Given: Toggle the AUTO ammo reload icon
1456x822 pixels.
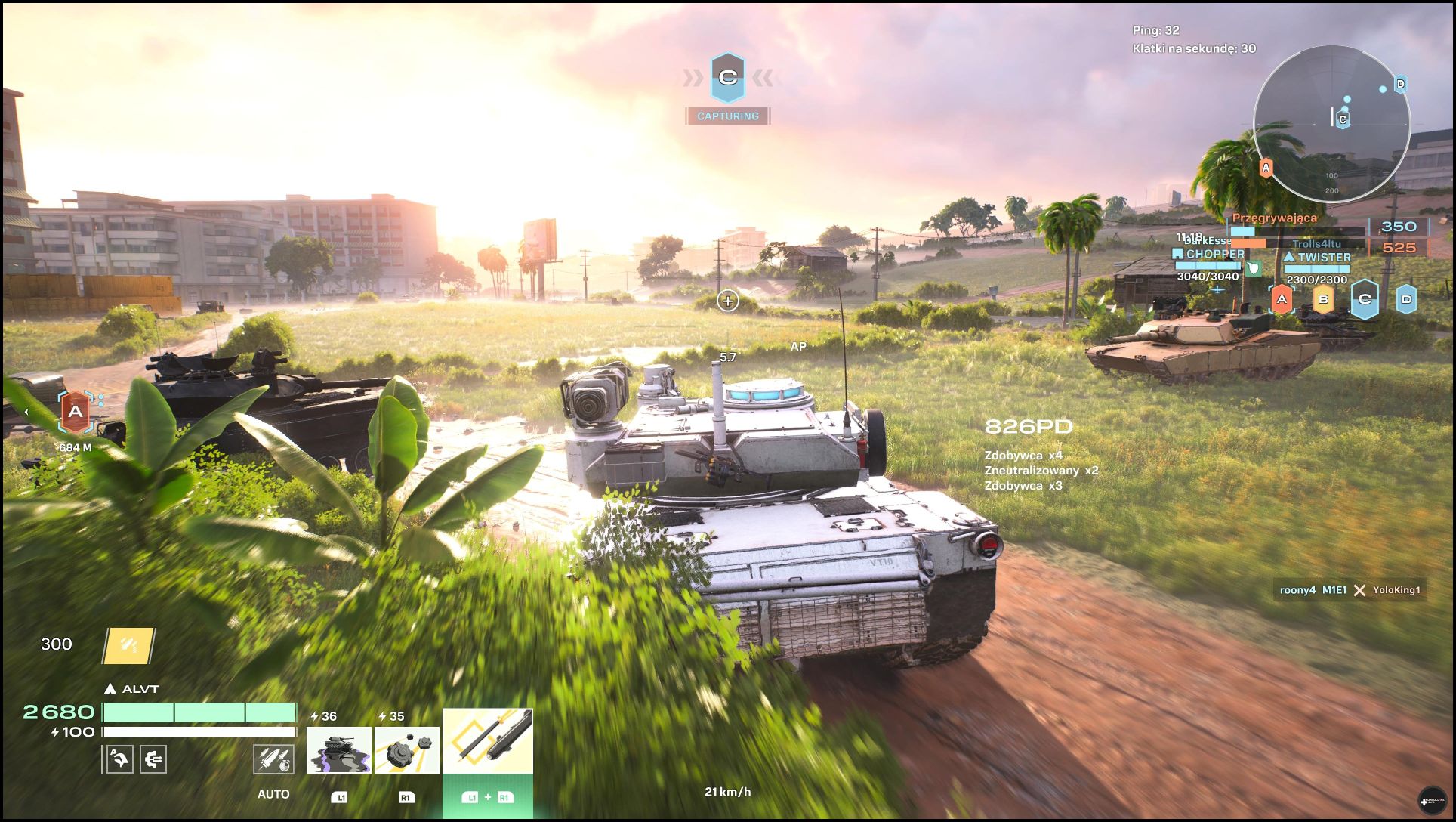Looking at the screenshot, I should click(273, 759).
